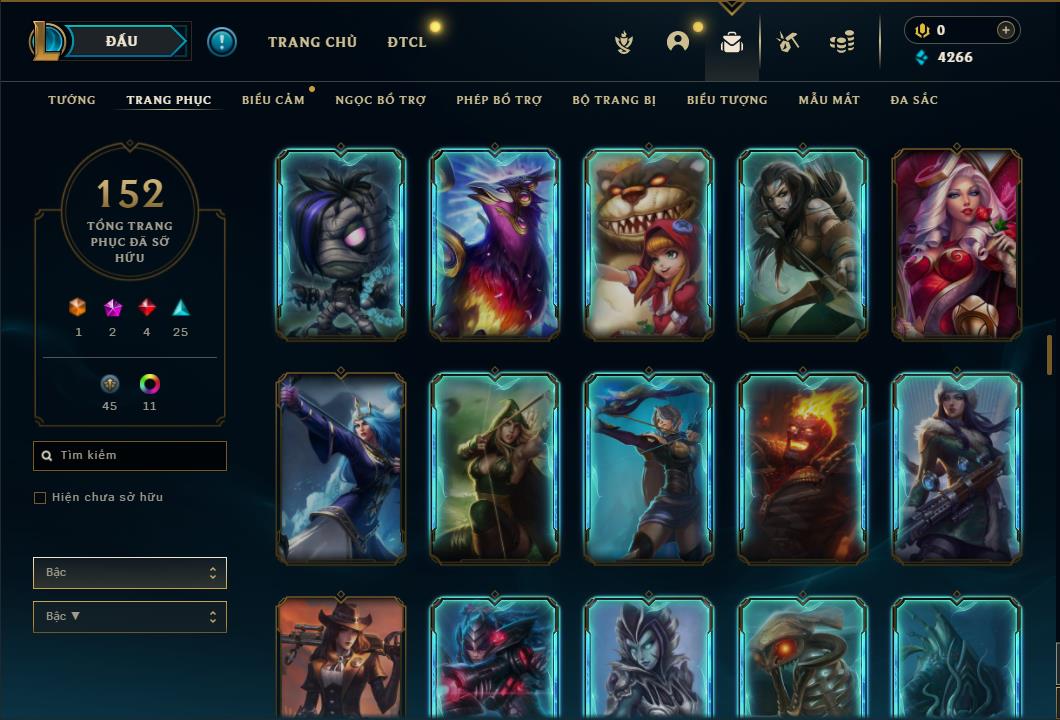View the ĐA SẮC tab

[x=914, y=100]
